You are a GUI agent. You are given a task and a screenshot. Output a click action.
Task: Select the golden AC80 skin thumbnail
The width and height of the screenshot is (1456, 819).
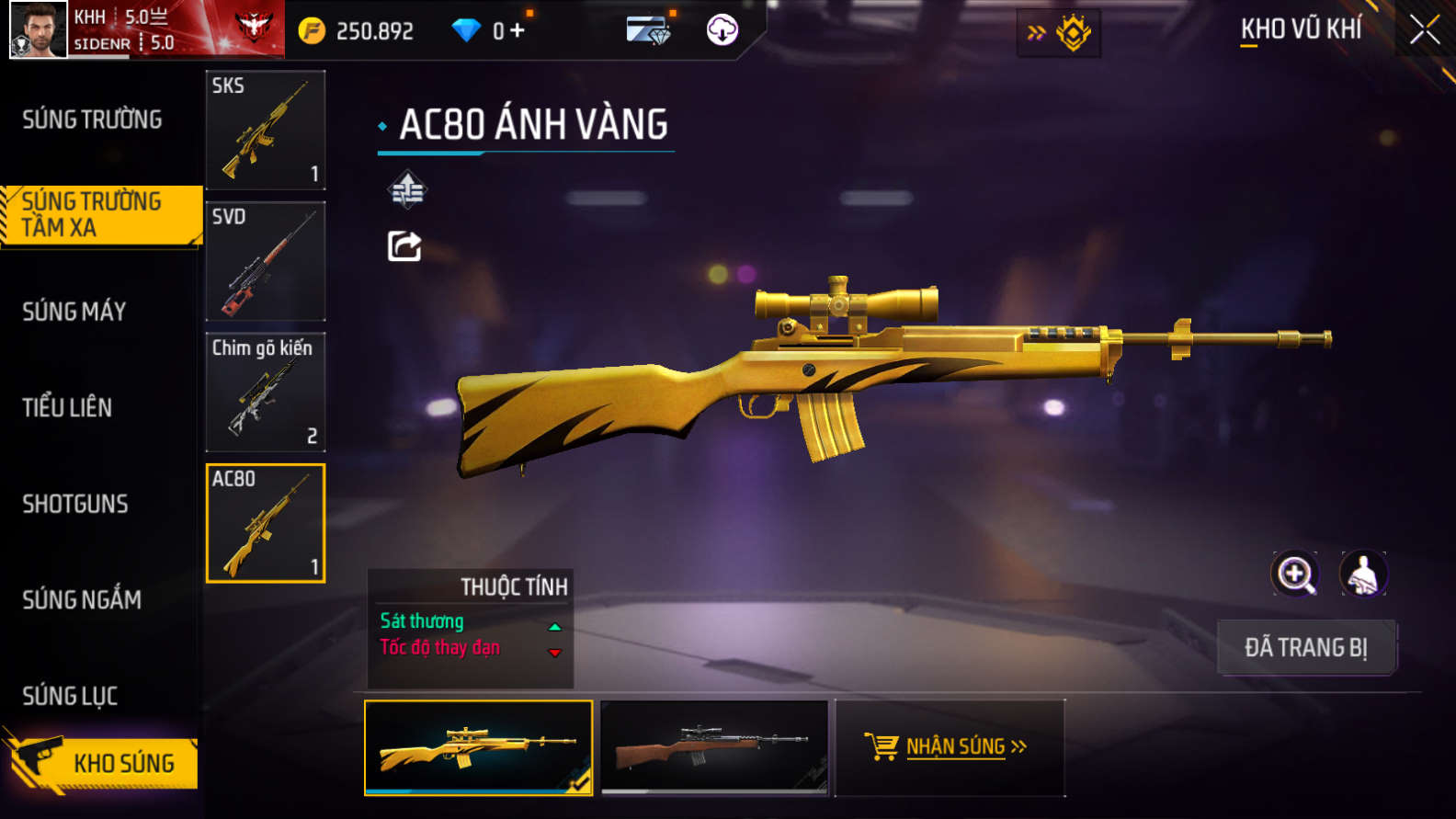pyautogui.click(x=478, y=747)
